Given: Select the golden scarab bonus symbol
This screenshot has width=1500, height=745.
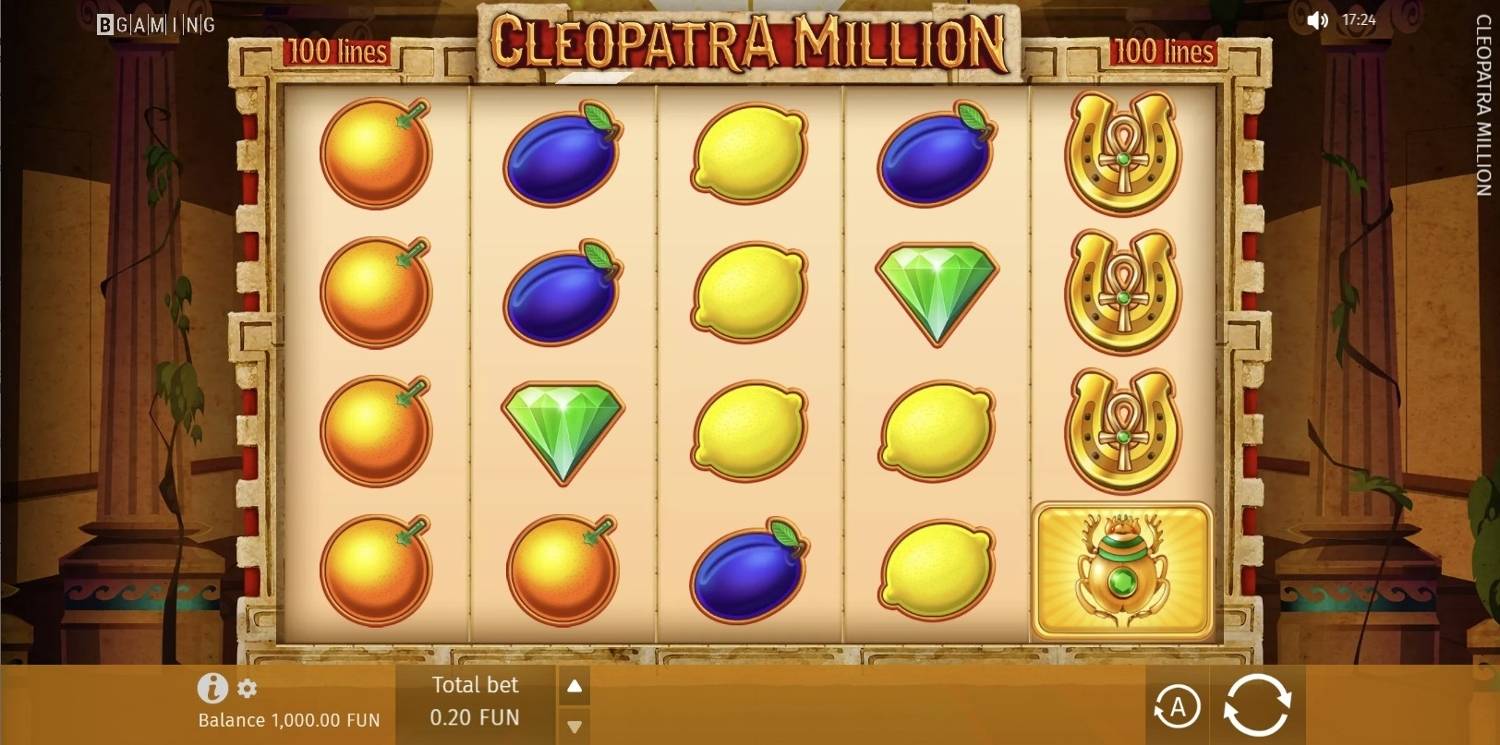Looking at the screenshot, I should point(1120,570).
